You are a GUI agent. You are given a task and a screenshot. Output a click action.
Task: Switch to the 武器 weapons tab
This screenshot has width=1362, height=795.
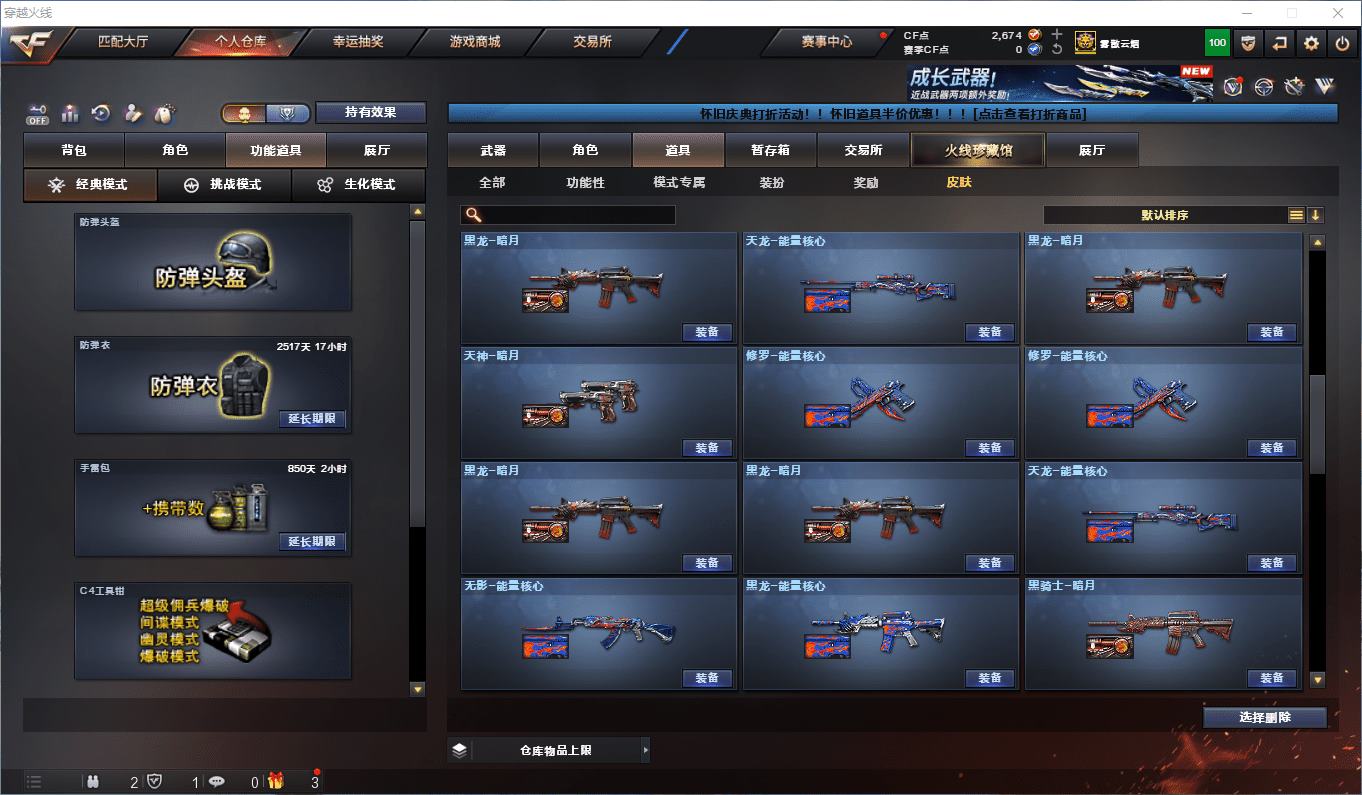tap(493, 150)
